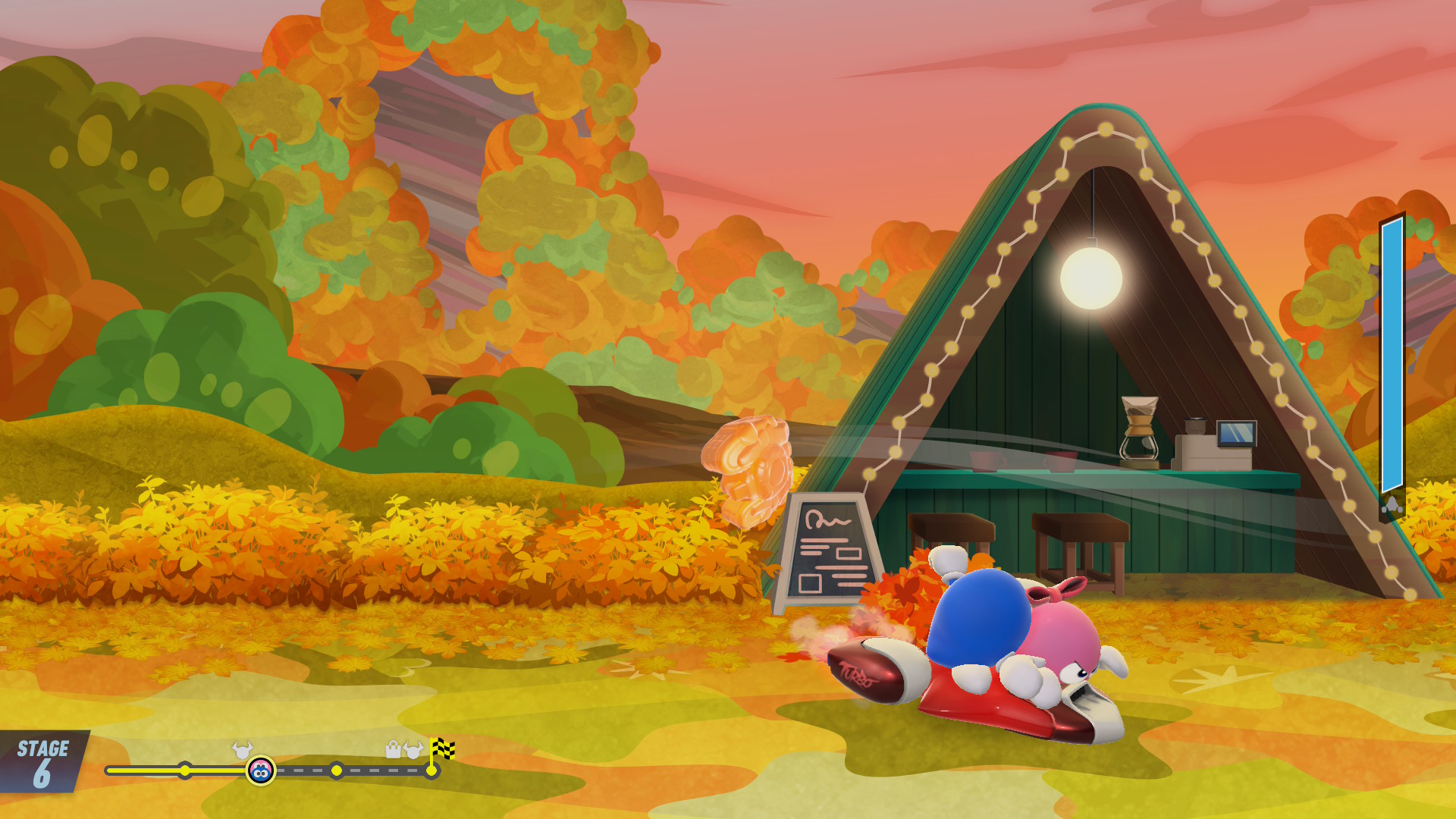Select the horned icon above the player marker
This screenshot has height=819, width=1456.
242,750
